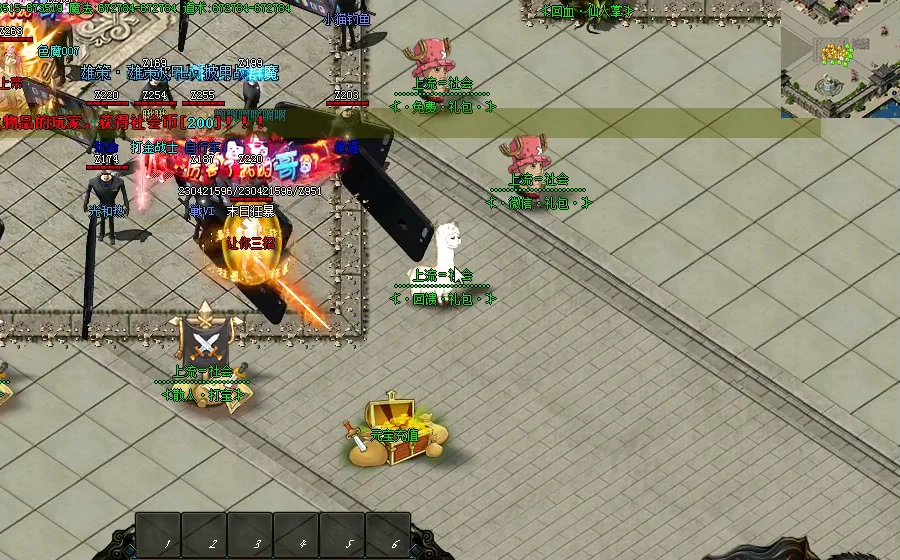Open the town minimap
The height and width of the screenshot is (560, 900).
841,58
